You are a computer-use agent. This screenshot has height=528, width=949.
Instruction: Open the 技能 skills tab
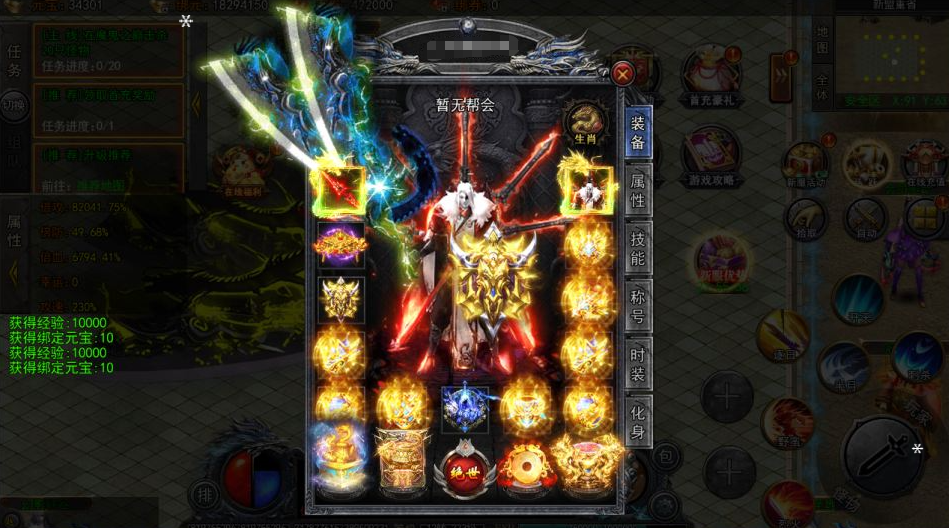point(638,248)
